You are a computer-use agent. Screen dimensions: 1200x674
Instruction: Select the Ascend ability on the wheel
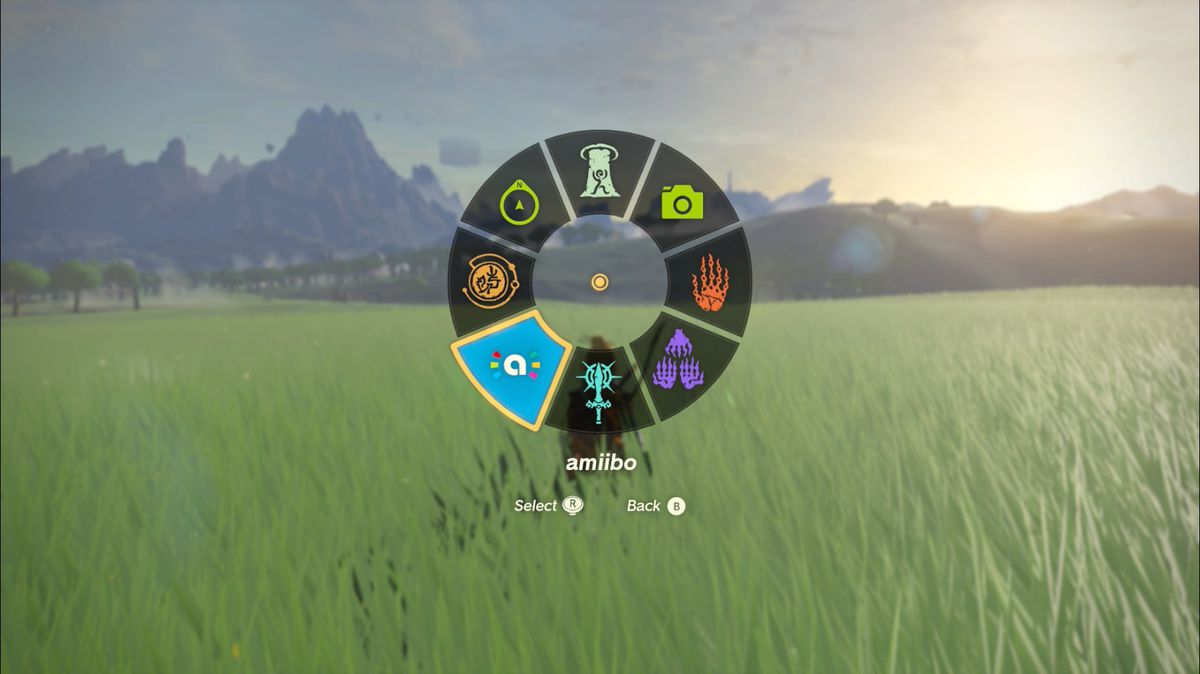[x=599, y=174]
